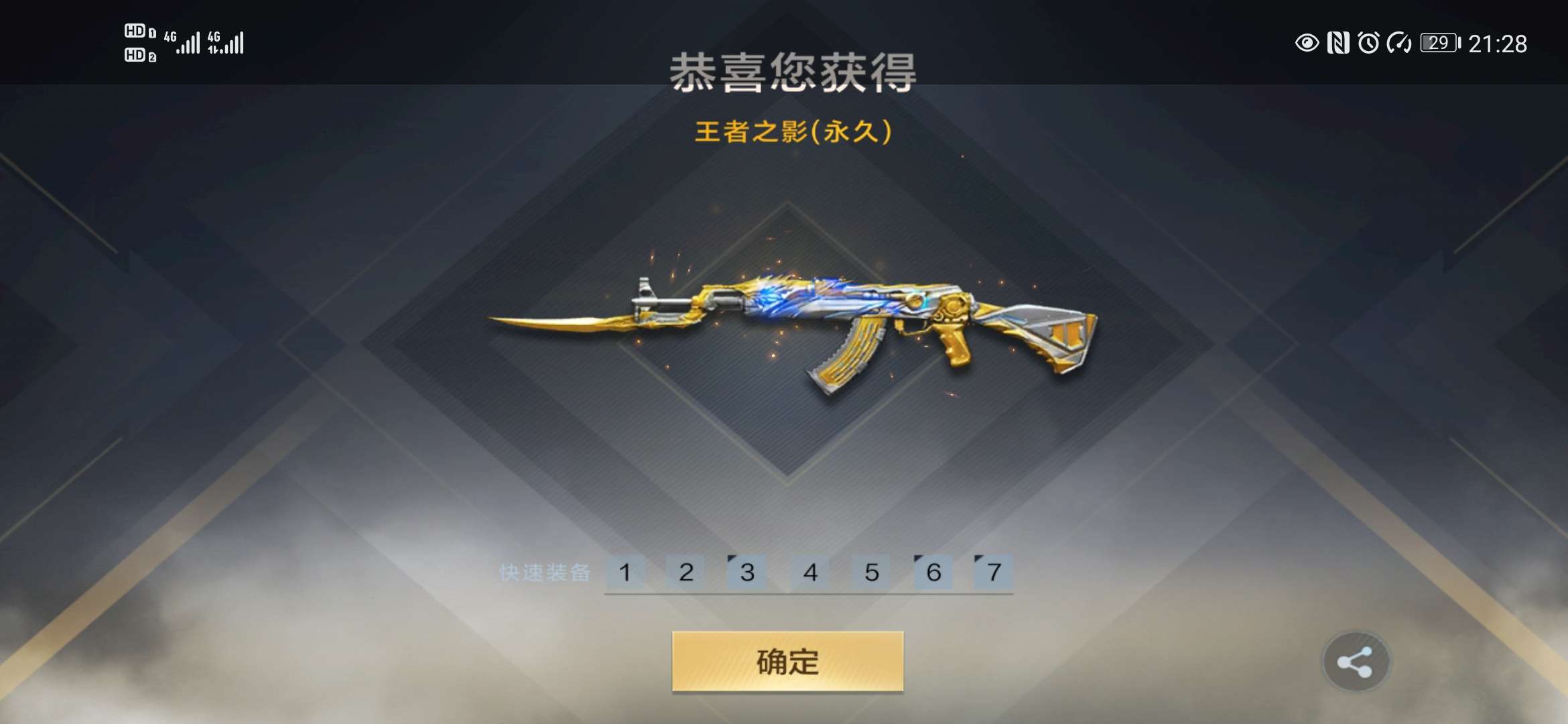This screenshot has height=724, width=1568.
Task: Toggle quick-equip slot 2
Action: (686, 573)
